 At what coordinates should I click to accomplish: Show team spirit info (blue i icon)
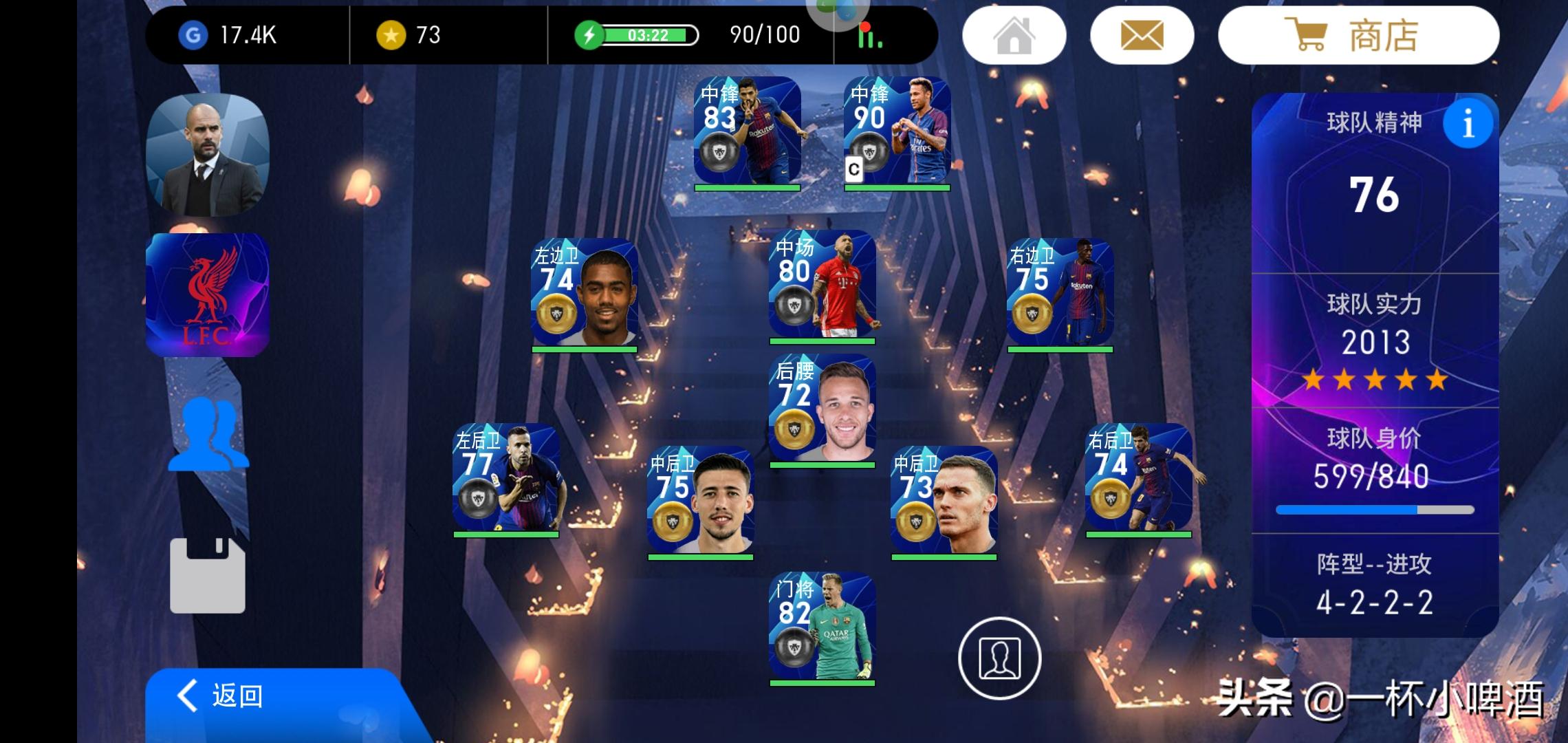click(1468, 124)
